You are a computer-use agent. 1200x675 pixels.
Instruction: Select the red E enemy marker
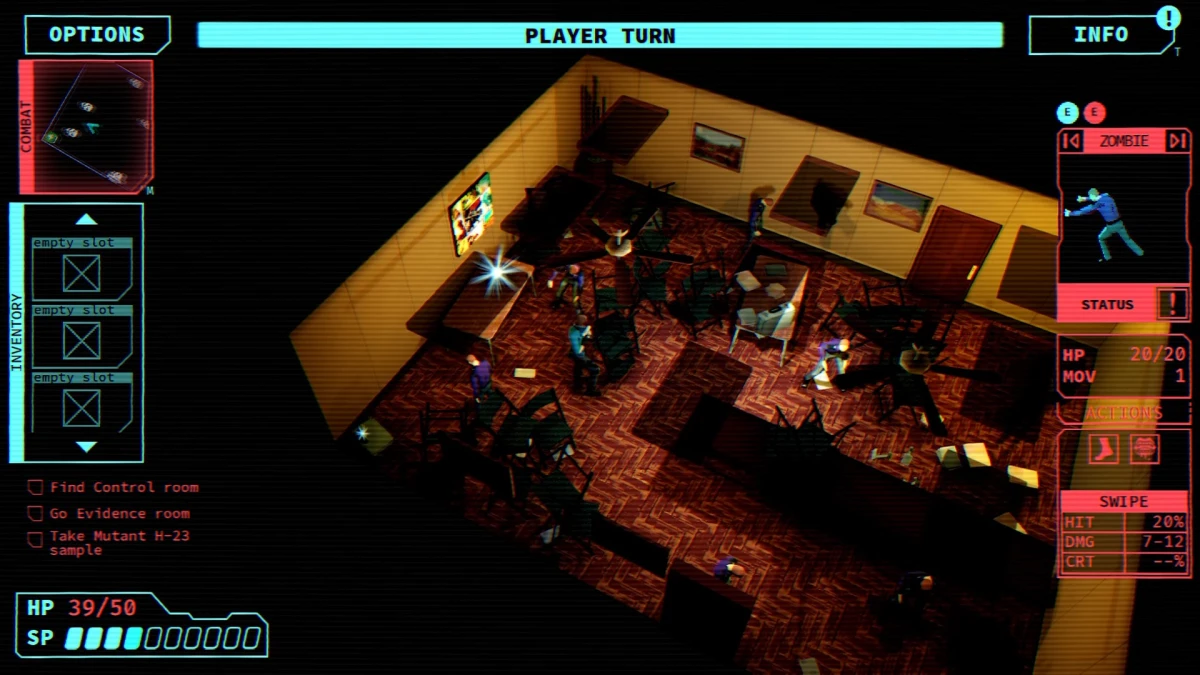(1094, 113)
